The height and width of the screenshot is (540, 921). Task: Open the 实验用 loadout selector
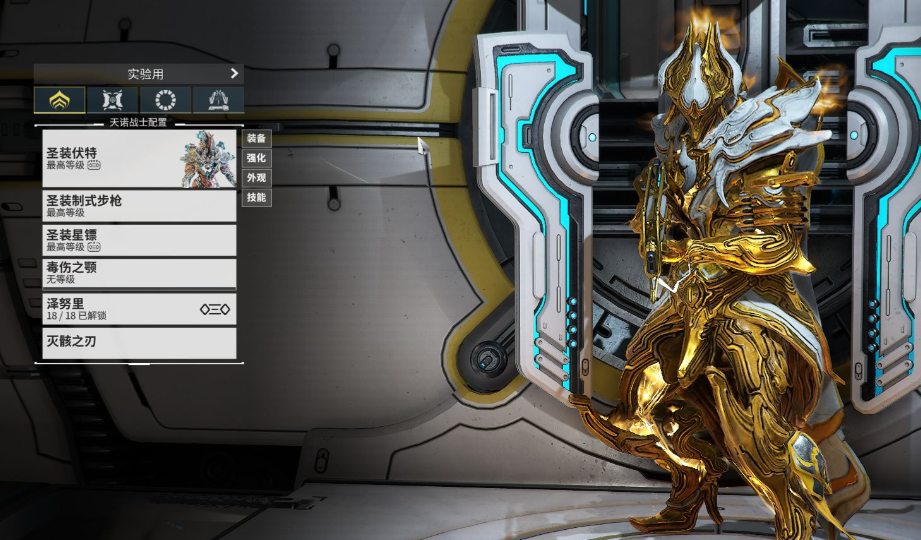(139, 74)
